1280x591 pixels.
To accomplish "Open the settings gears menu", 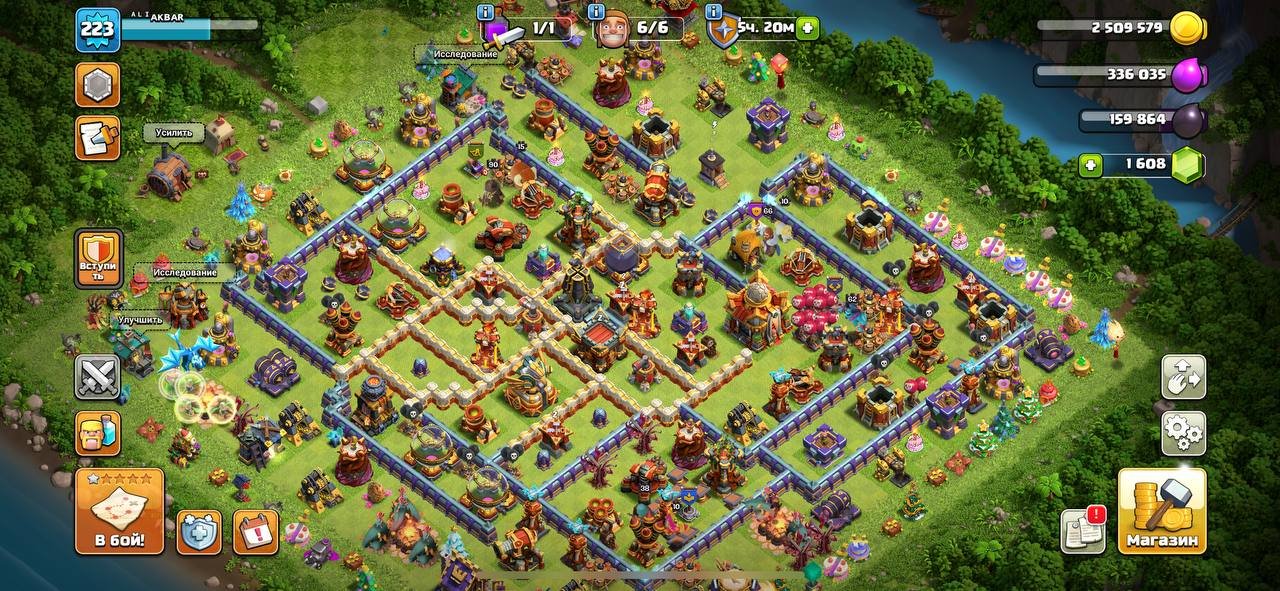I will tap(1183, 433).
